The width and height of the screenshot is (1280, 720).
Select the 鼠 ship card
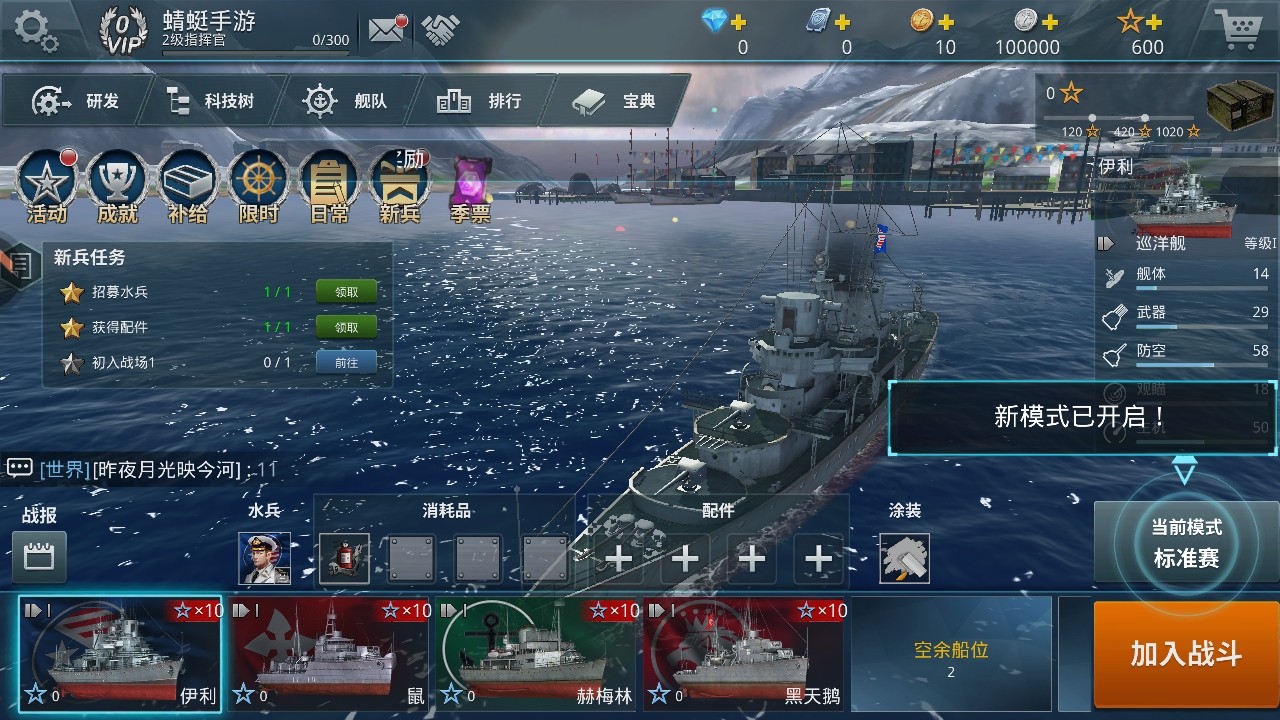point(331,654)
